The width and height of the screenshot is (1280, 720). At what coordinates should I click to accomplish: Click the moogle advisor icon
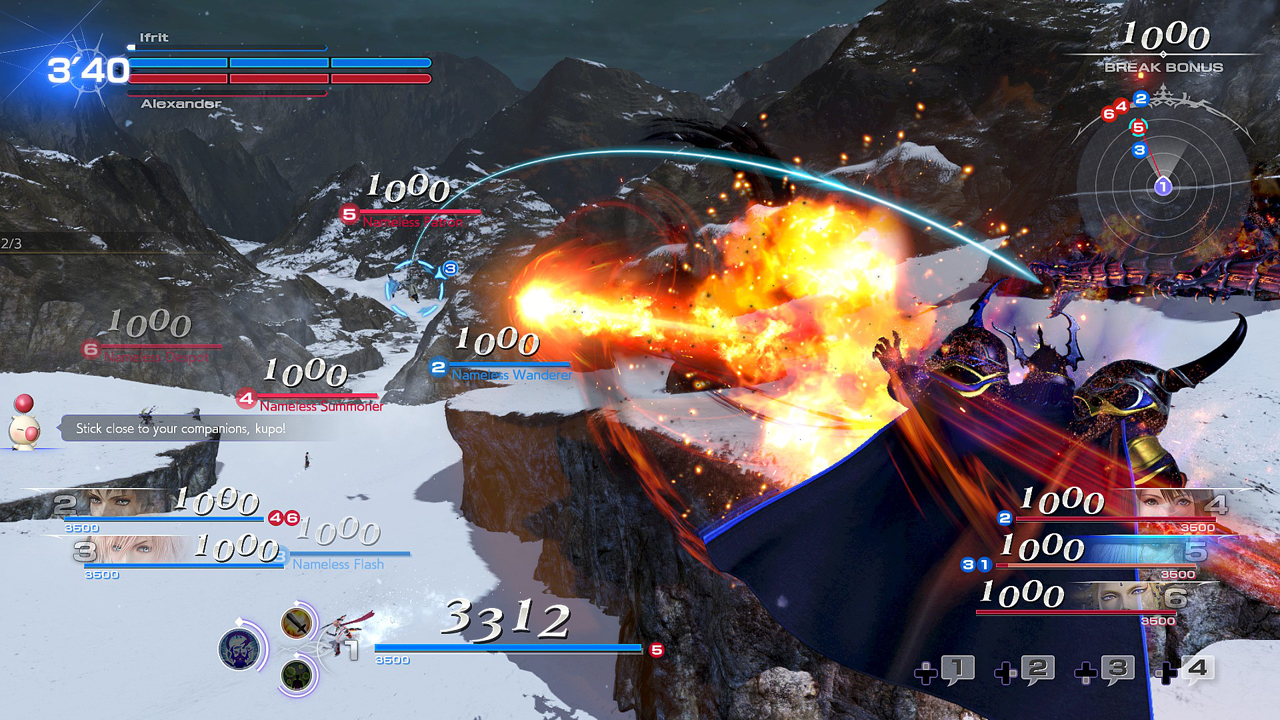click(27, 425)
